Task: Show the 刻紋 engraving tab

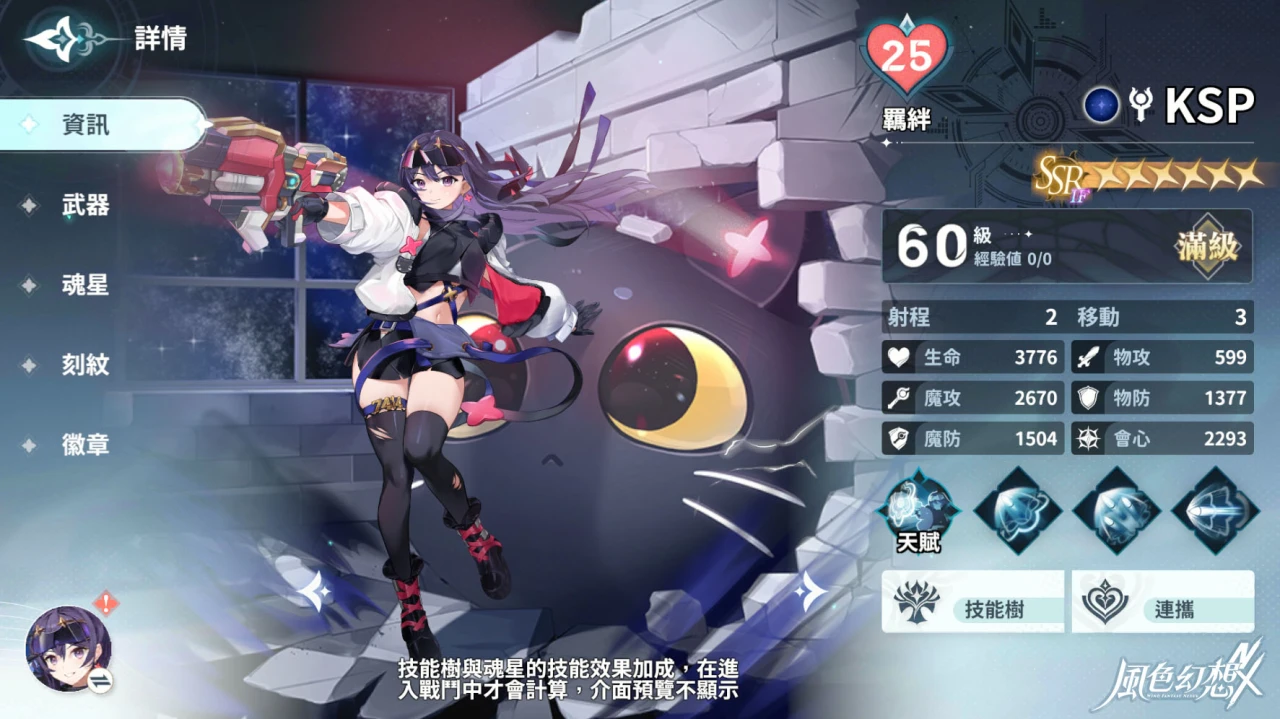Action: (86, 366)
